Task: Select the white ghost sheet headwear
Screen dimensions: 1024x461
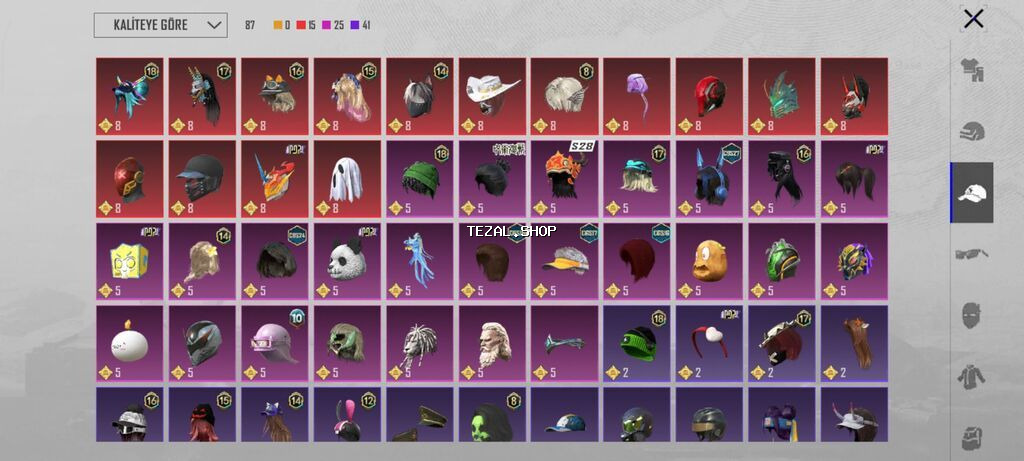Action: pyautogui.click(x=347, y=179)
